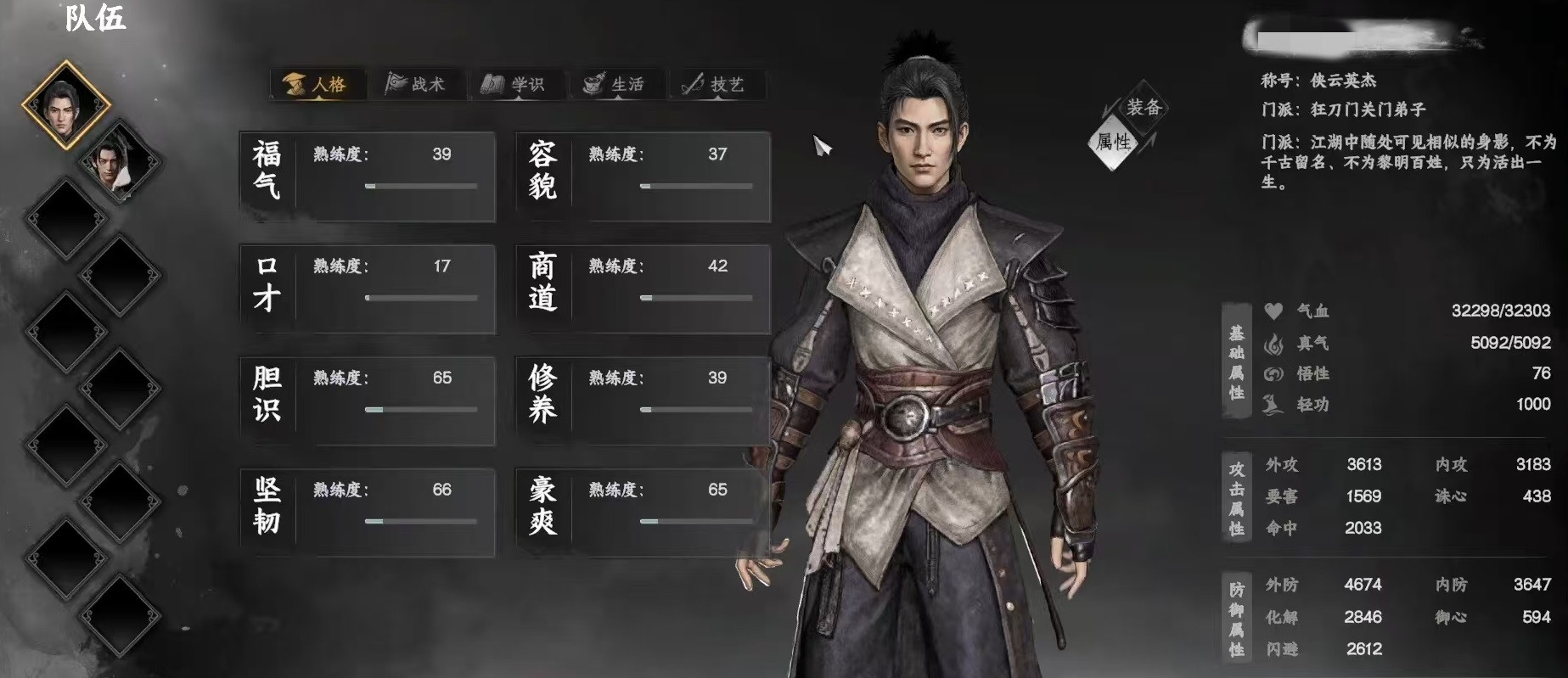Viewport: 1568px width, 678px height.
Task: Select the 人格 tab's scholar hat icon
Action: 294,83
